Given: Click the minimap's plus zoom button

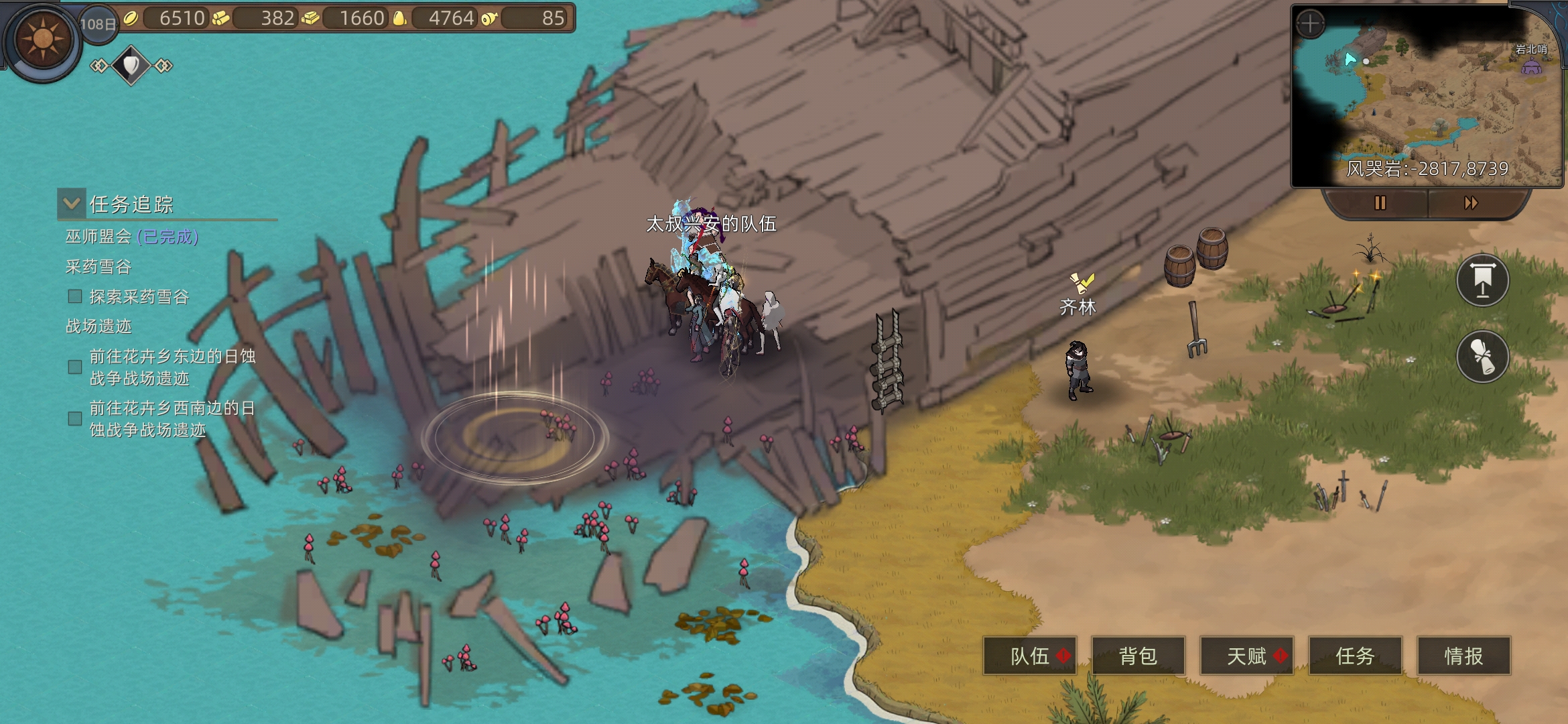Looking at the screenshot, I should pyautogui.click(x=1310, y=24).
